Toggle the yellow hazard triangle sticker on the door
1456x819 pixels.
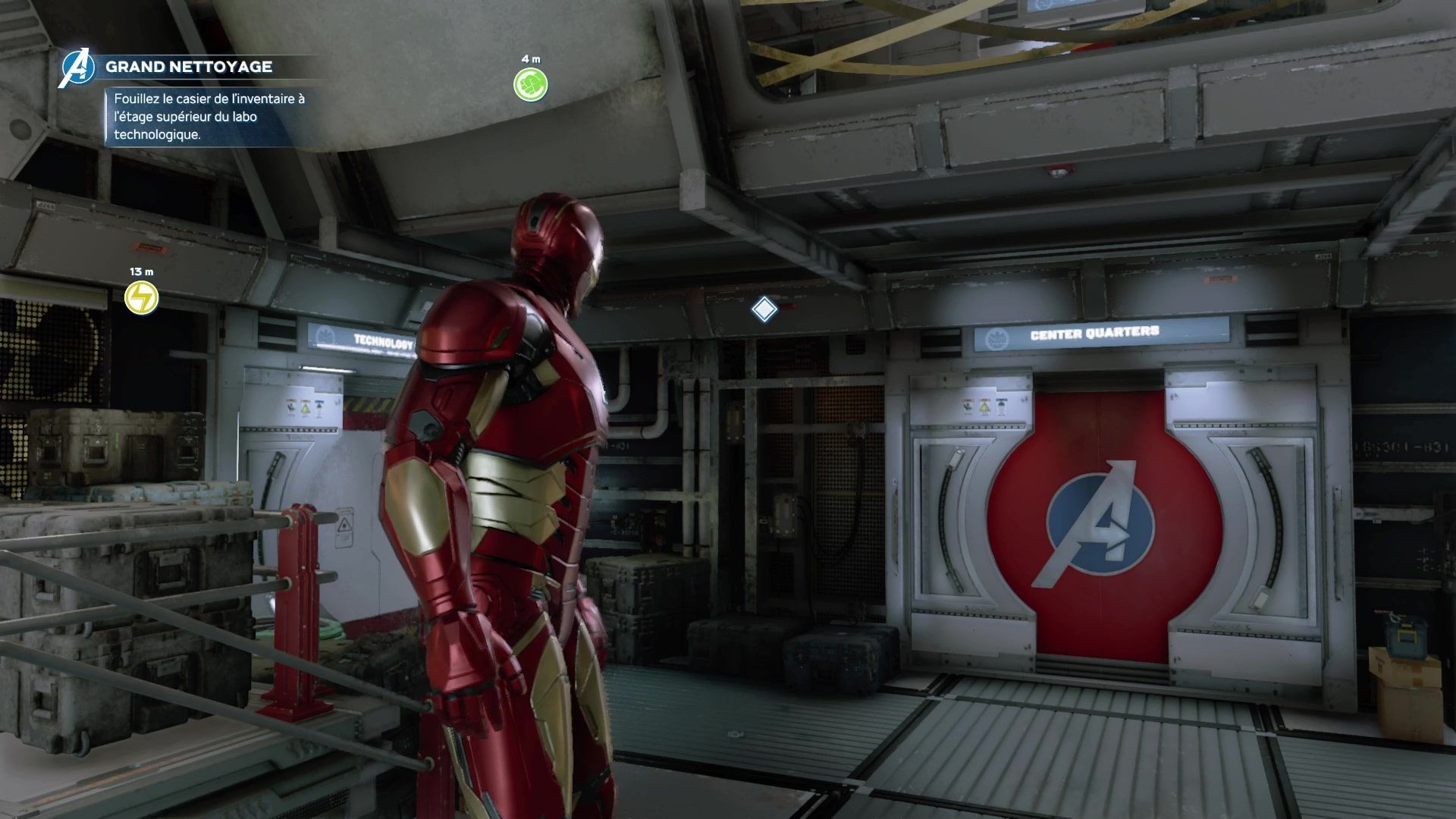(984, 406)
